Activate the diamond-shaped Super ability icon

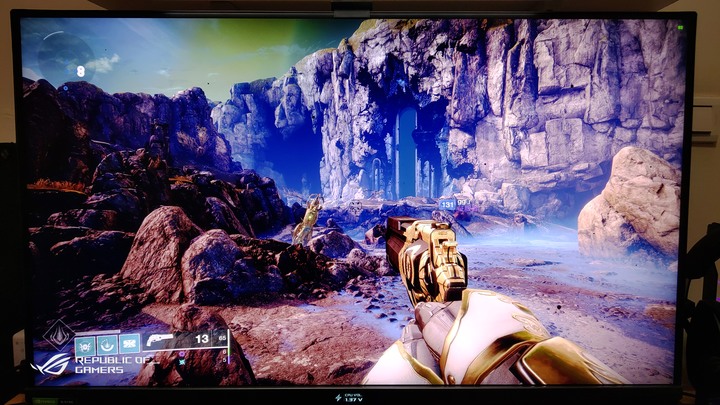coord(57,331)
